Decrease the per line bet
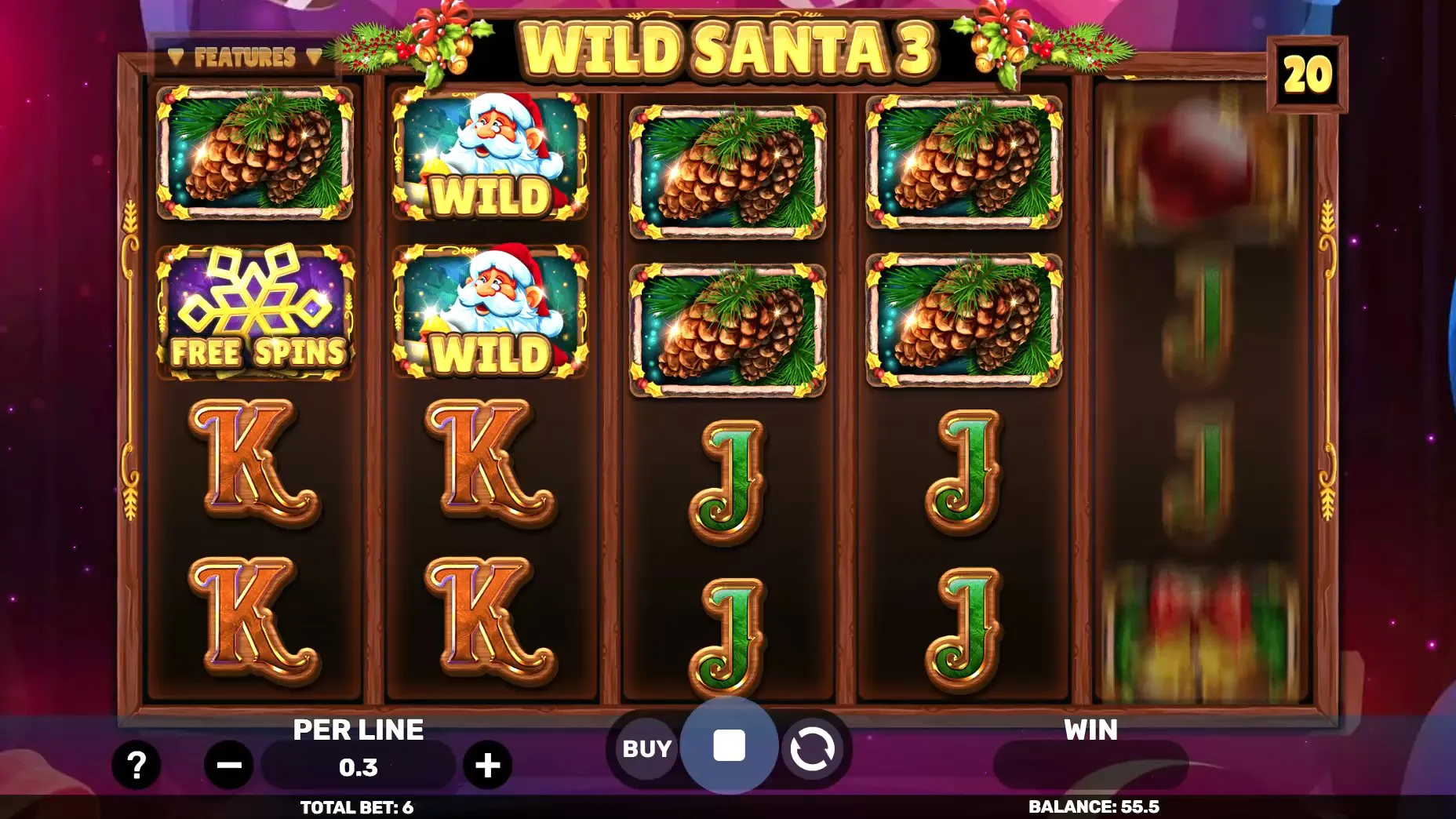This screenshot has width=1456, height=819. coord(229,765)
